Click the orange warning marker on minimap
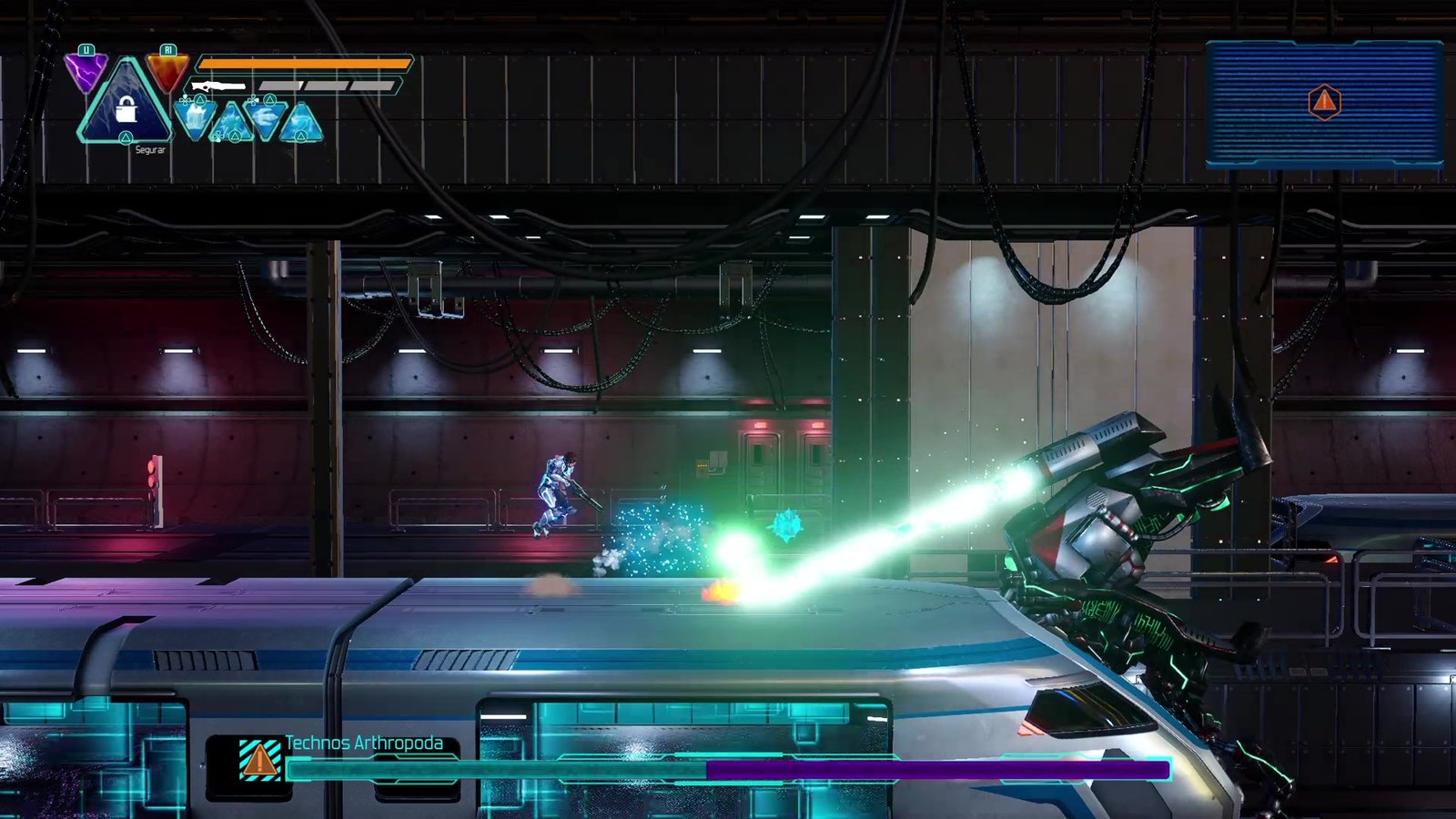Image resolution: width=1456 pixels, height=819 pixels. (x=1324, y=102)
